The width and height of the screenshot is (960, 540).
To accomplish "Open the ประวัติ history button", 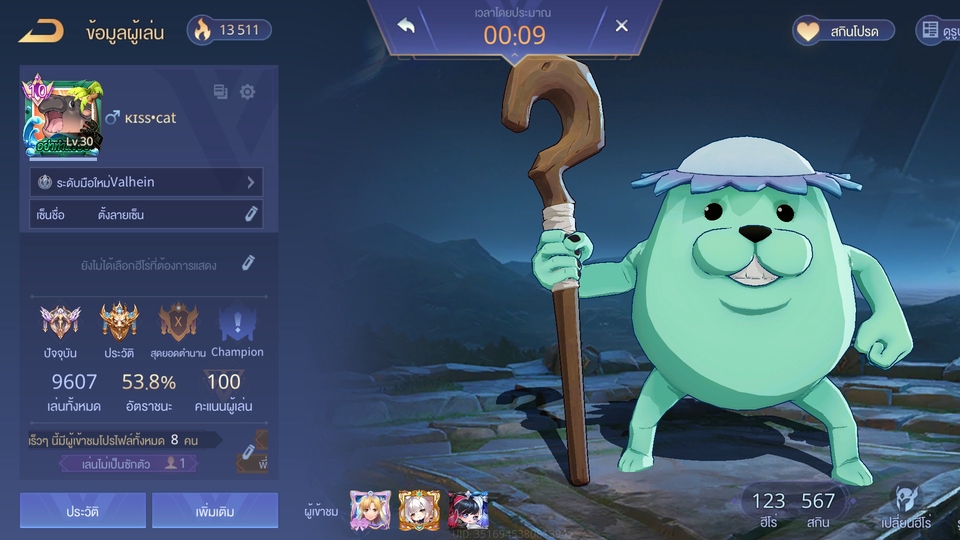I will tap(83, 510).
